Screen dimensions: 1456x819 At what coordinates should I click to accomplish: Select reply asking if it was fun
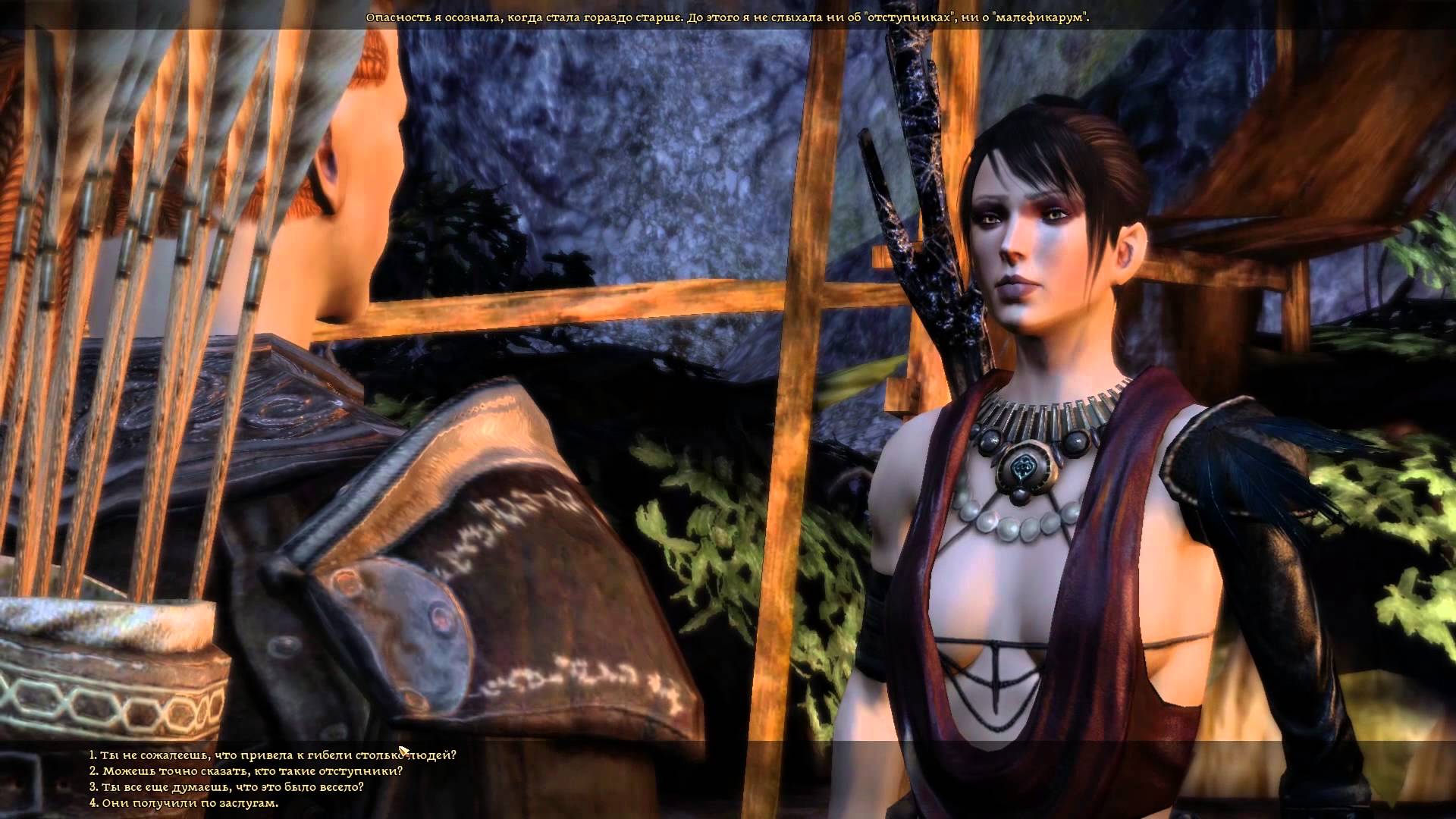pos(227,786)
